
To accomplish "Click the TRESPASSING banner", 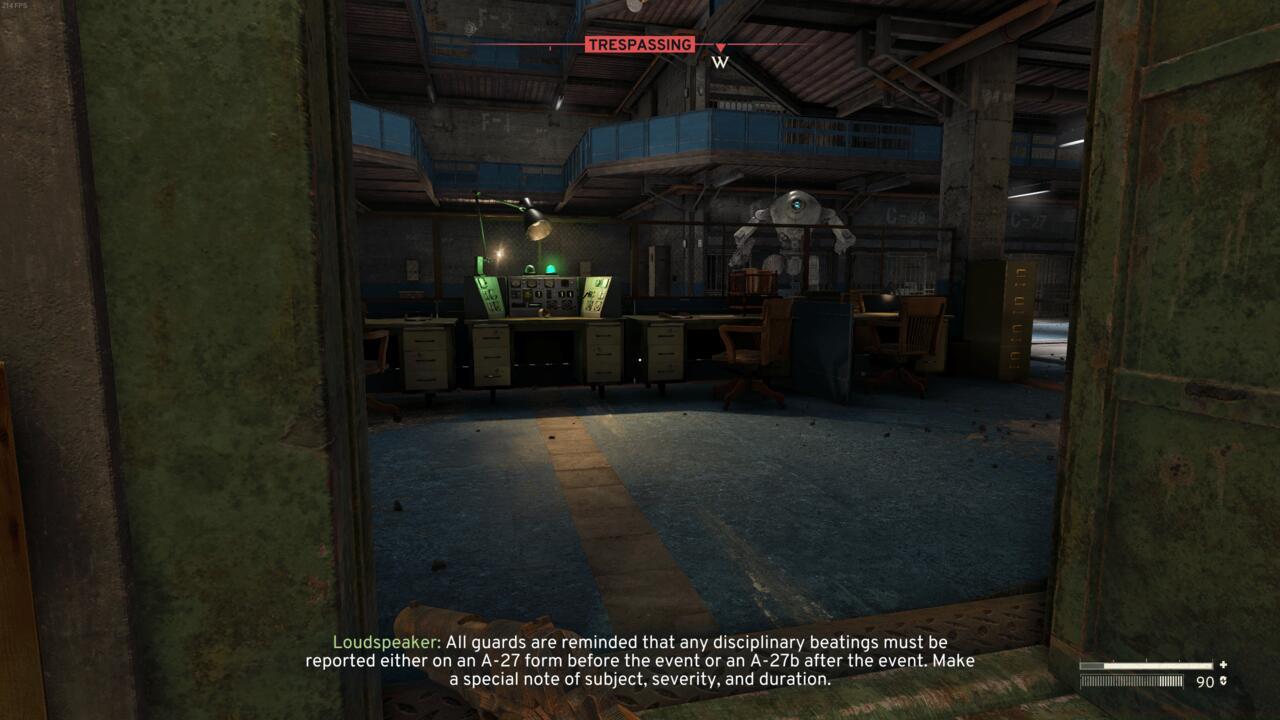I will click(x=640, y=44).
